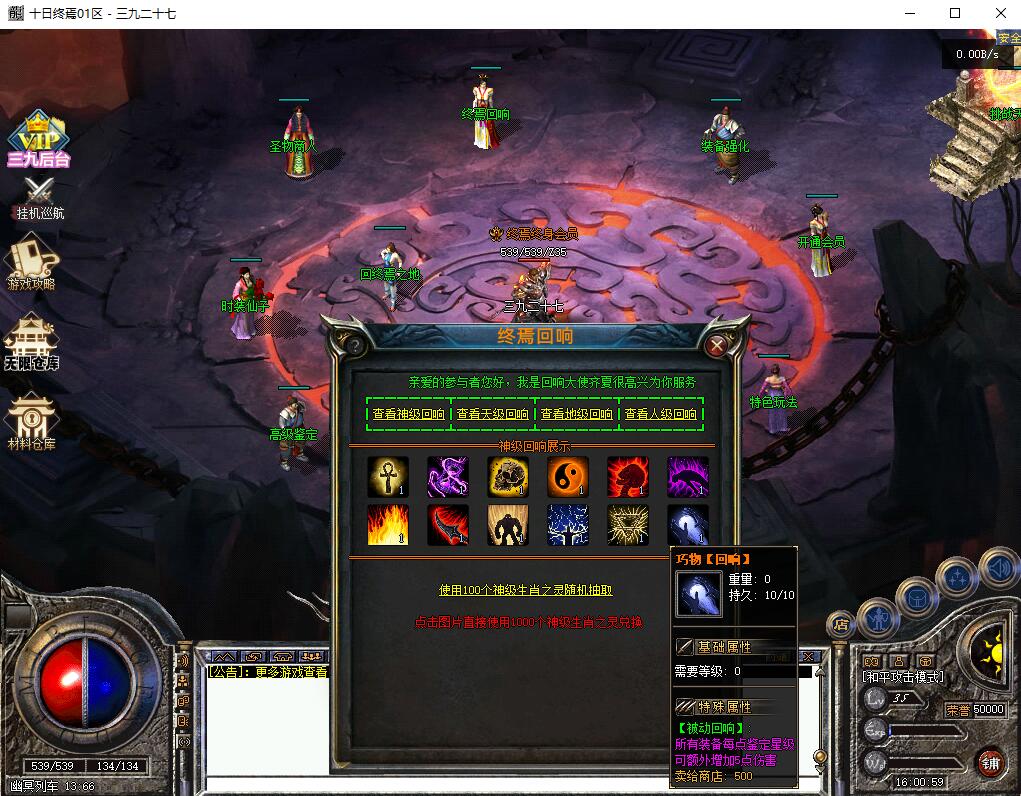Select the golden ankh echo icon
Image resolution: width=1021 pixels, height=796 pixels.
(x=387, y=477)
